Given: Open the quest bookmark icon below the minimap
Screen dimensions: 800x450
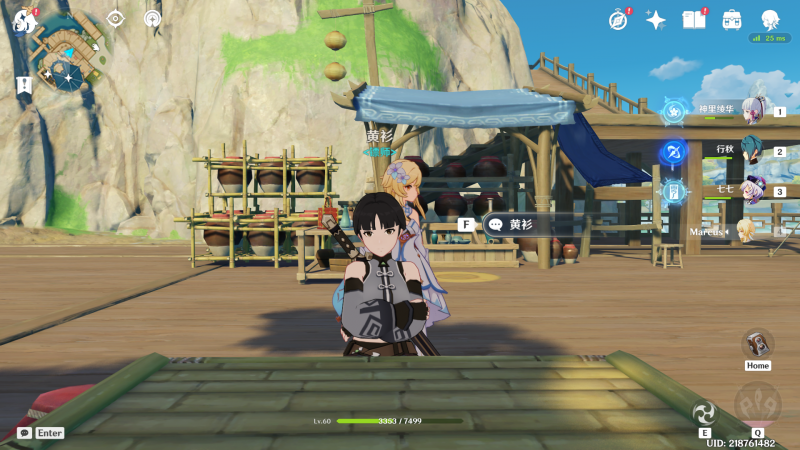Looking at the screenshot, I should tap(24, 85).
